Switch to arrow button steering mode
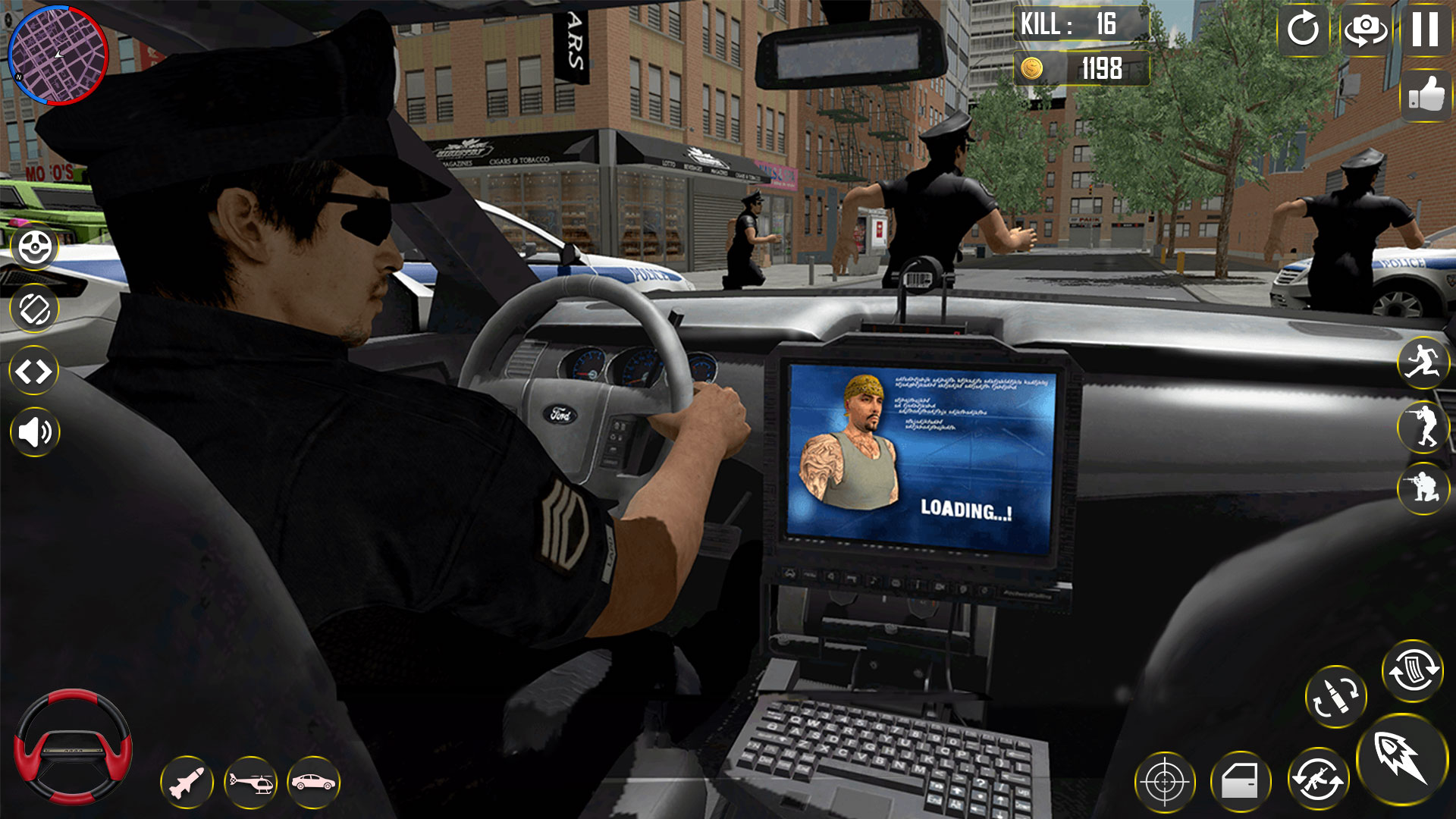 tap(33, 370)
